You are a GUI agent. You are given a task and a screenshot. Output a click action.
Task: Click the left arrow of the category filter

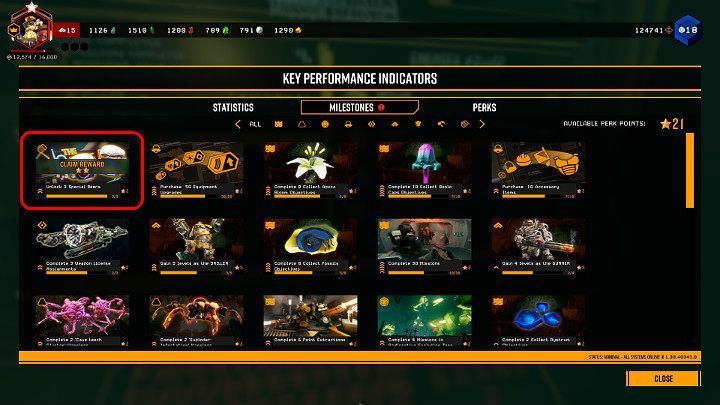238,125
